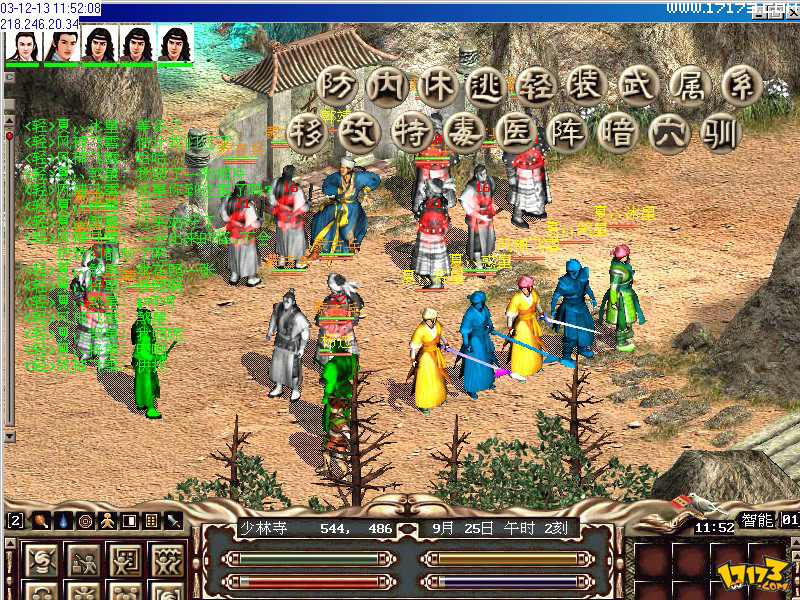Choose the 逃 flee button
This screenshot has width=800, height=600.
487,86
